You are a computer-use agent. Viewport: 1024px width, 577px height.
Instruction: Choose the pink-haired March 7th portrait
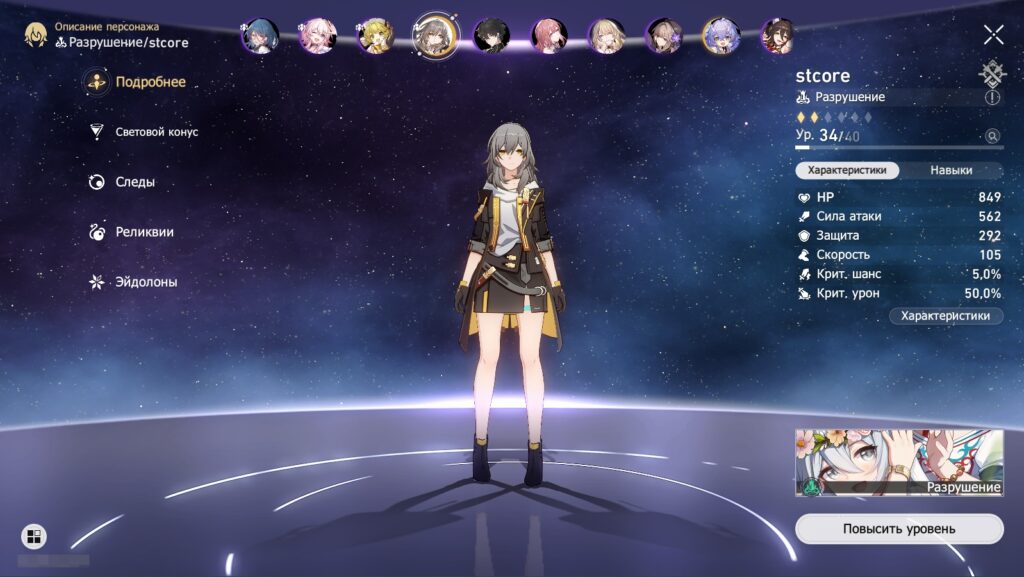318,36
